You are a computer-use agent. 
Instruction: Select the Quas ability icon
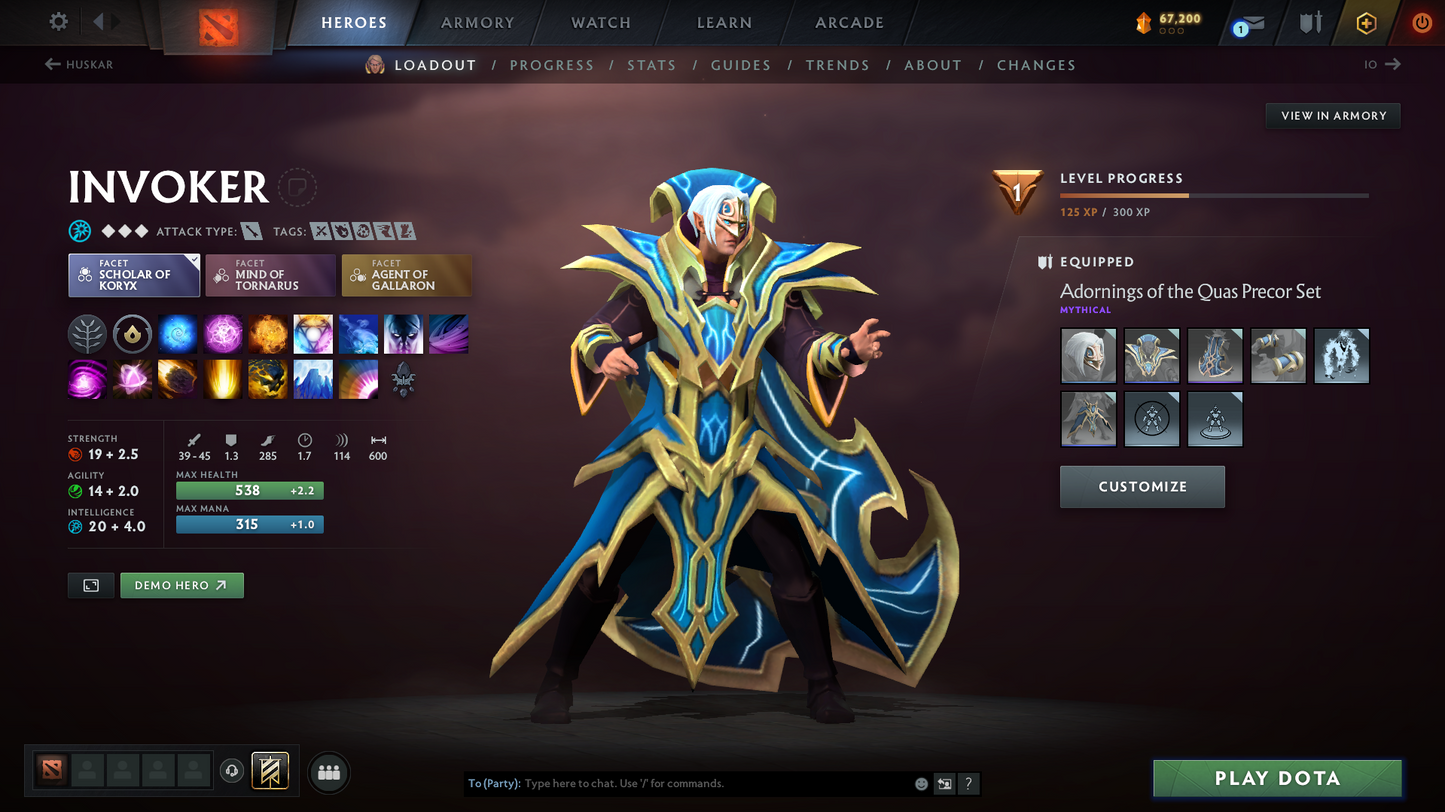click(177, 334)
